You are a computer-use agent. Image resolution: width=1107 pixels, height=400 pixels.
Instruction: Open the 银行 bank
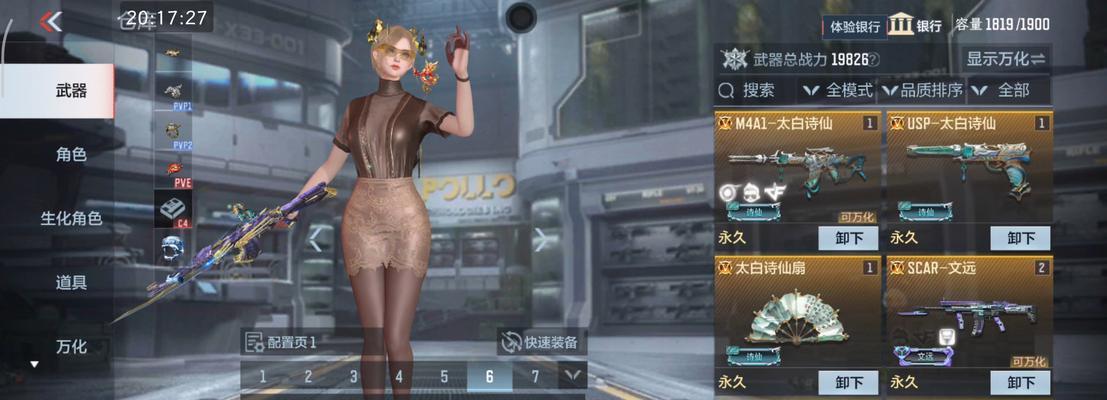tap(915, 25)
